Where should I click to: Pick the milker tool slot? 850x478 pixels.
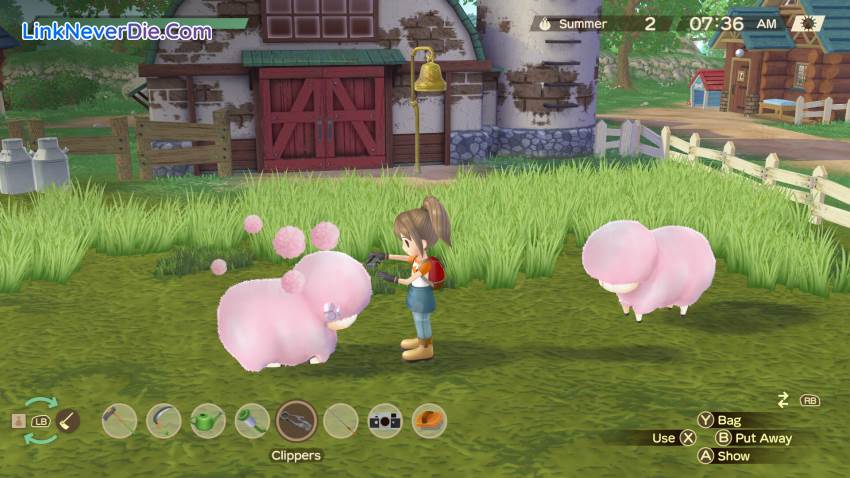[x=252, y=421]
